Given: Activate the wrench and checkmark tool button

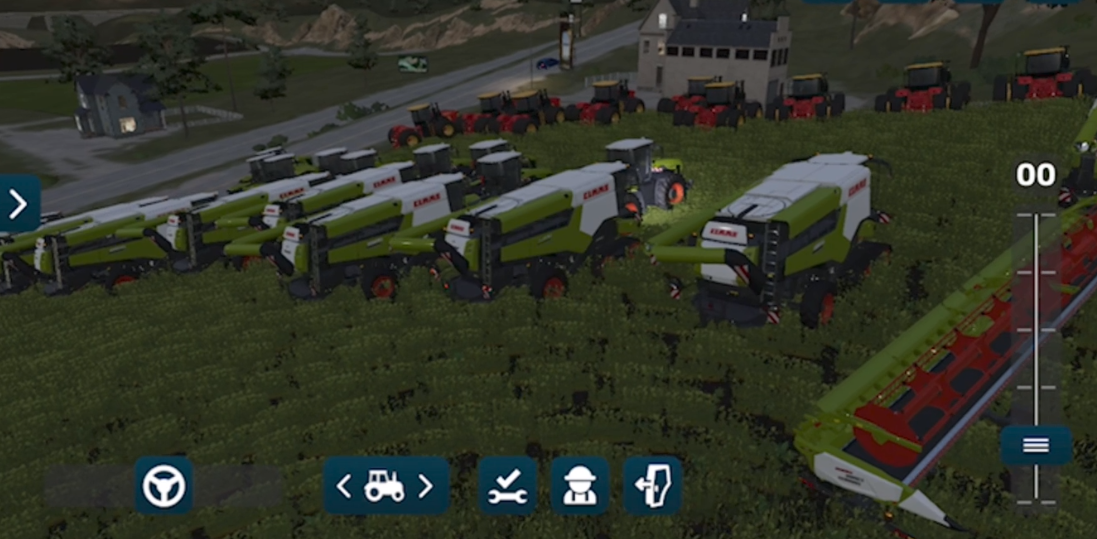Looking at the screenshot, I should tap(508, 486).
